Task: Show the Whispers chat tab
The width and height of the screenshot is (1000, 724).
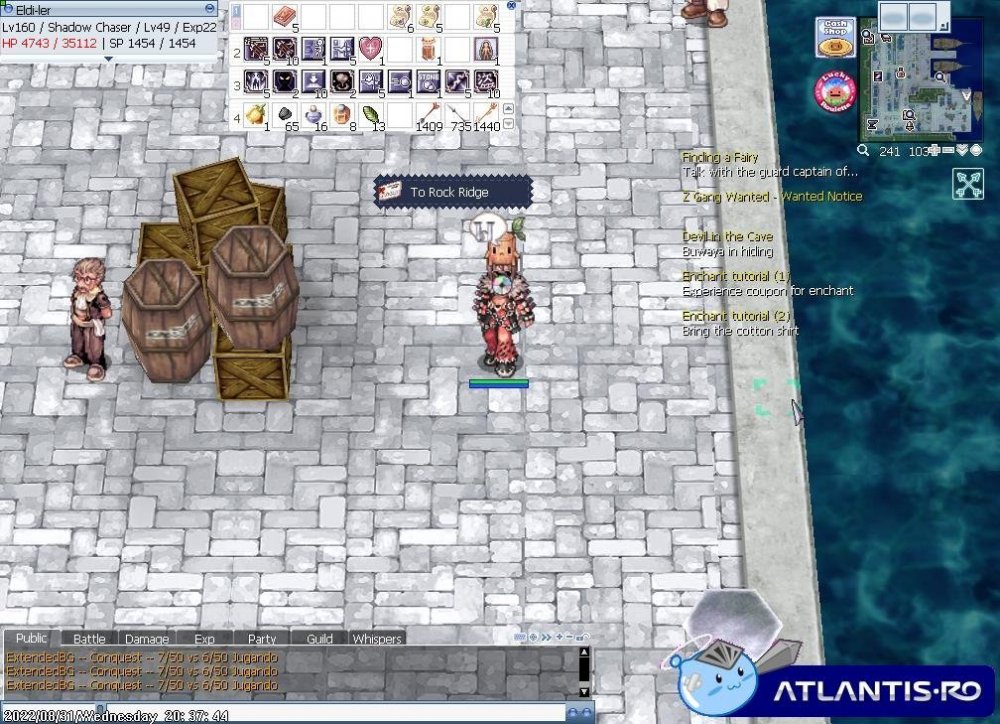Action: [x=377, y=639]
